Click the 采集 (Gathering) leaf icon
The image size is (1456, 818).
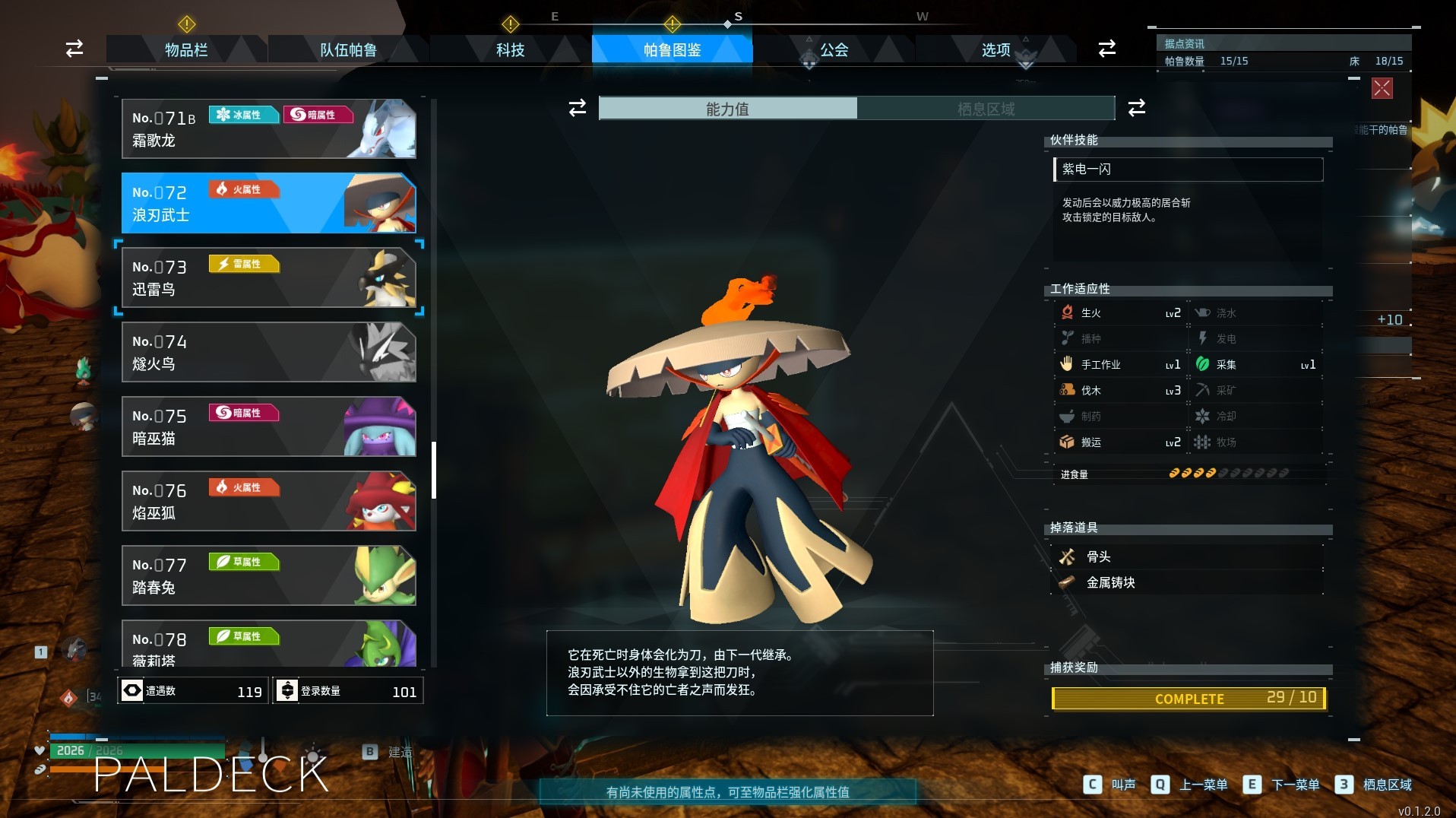tap(1202, 364)
